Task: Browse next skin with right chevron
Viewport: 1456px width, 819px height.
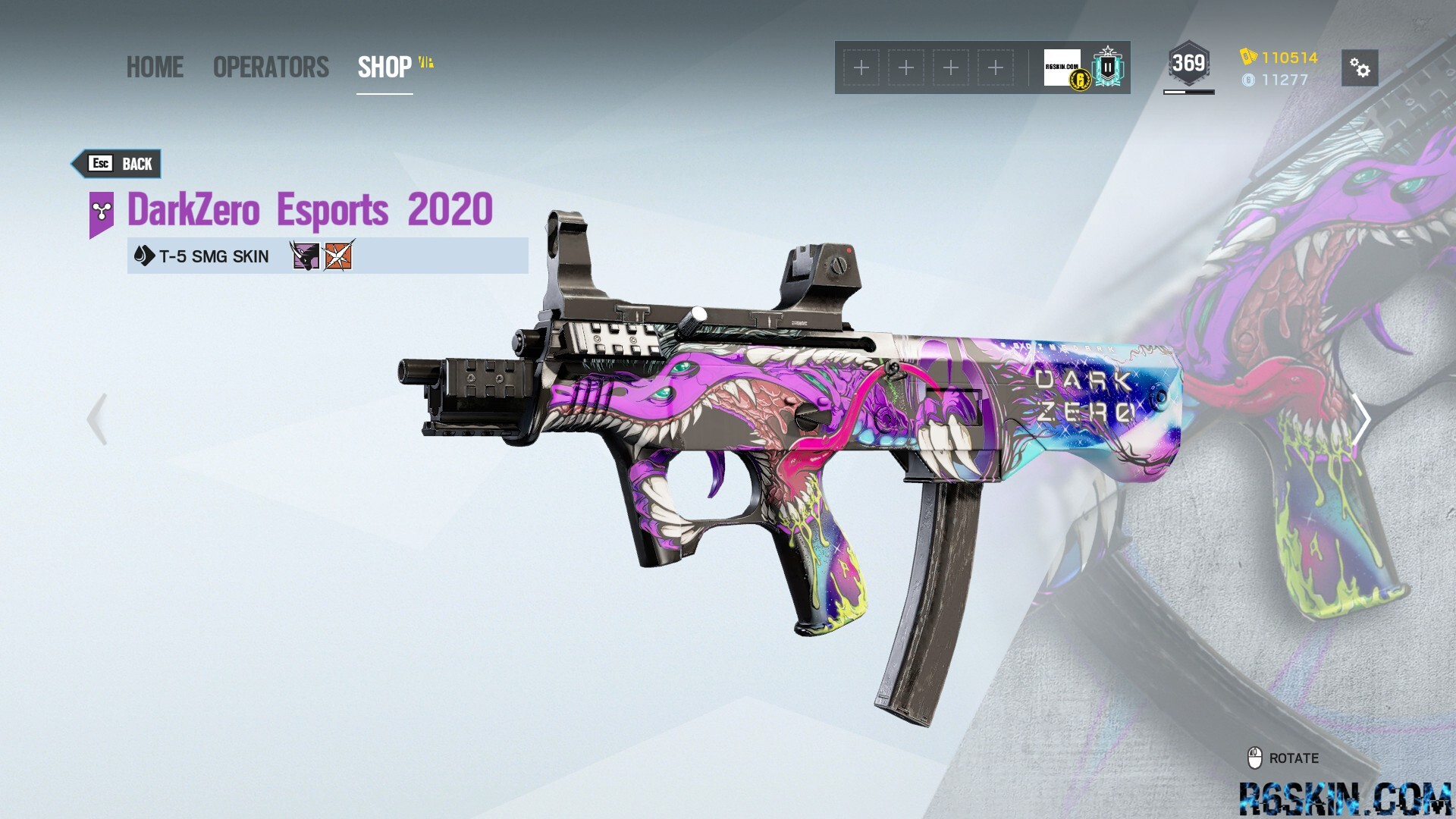Action: click(x=1363, y=419)
